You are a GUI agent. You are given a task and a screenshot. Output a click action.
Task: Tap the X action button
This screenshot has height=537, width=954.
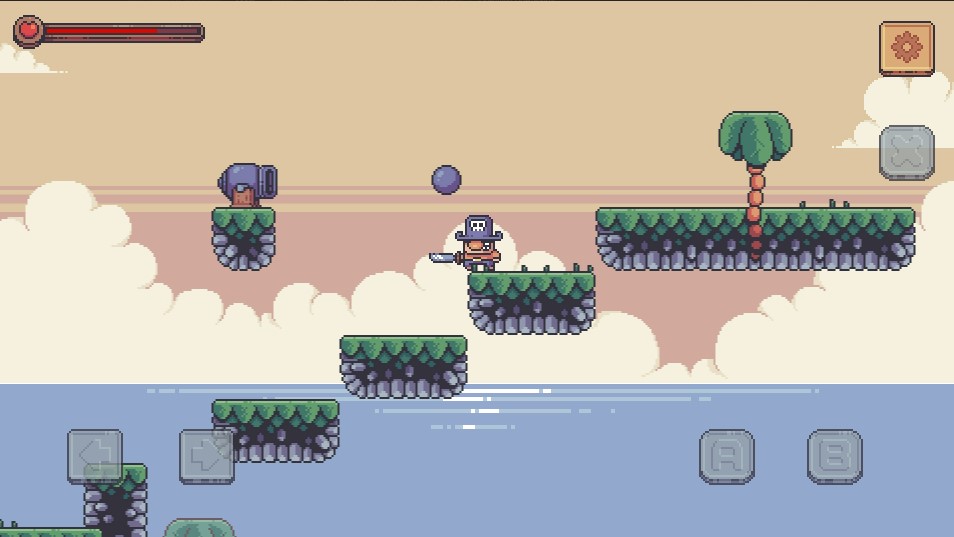(x=906, y=153)
